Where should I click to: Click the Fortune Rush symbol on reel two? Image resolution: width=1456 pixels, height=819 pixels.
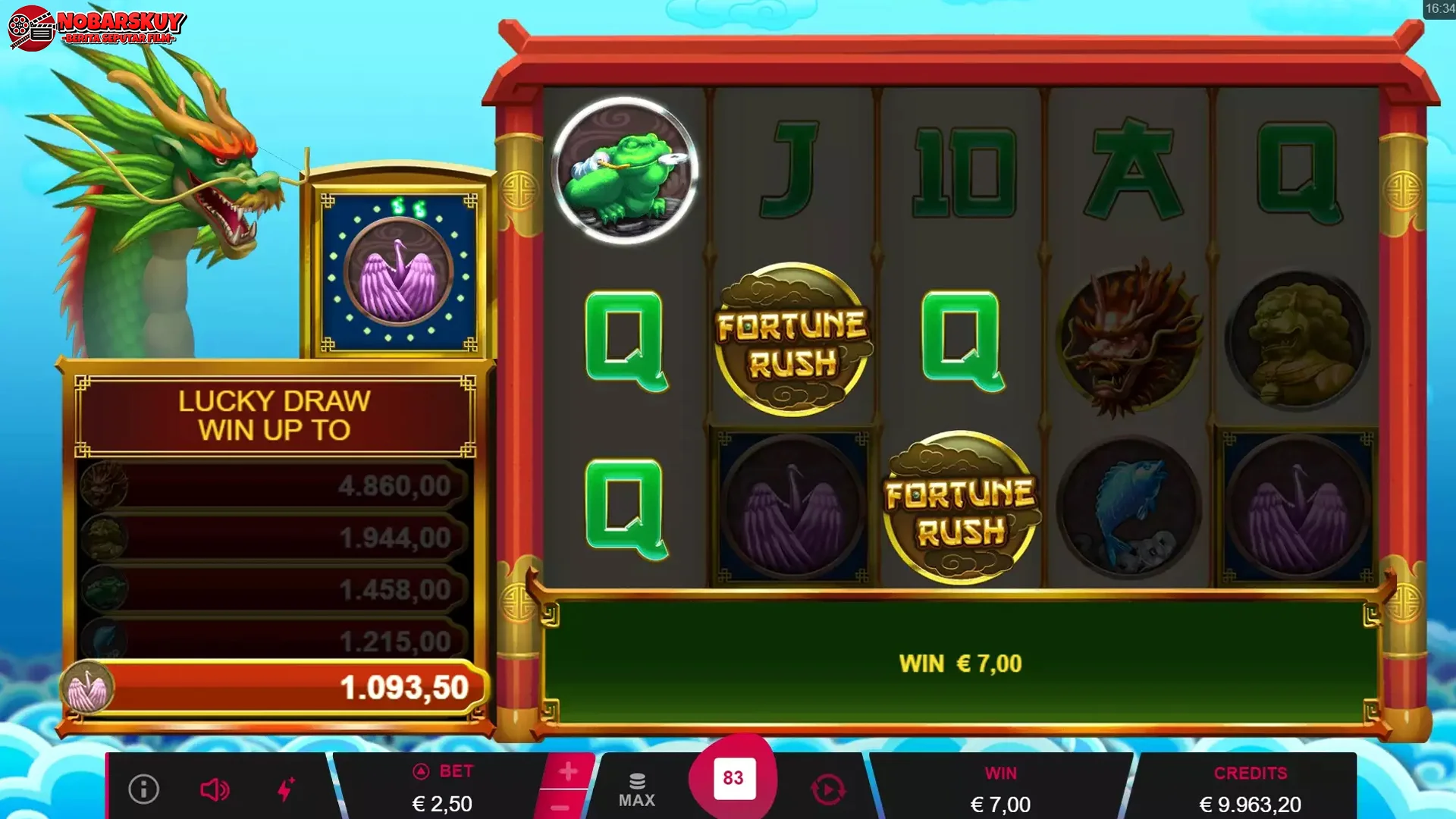[792, 340]
